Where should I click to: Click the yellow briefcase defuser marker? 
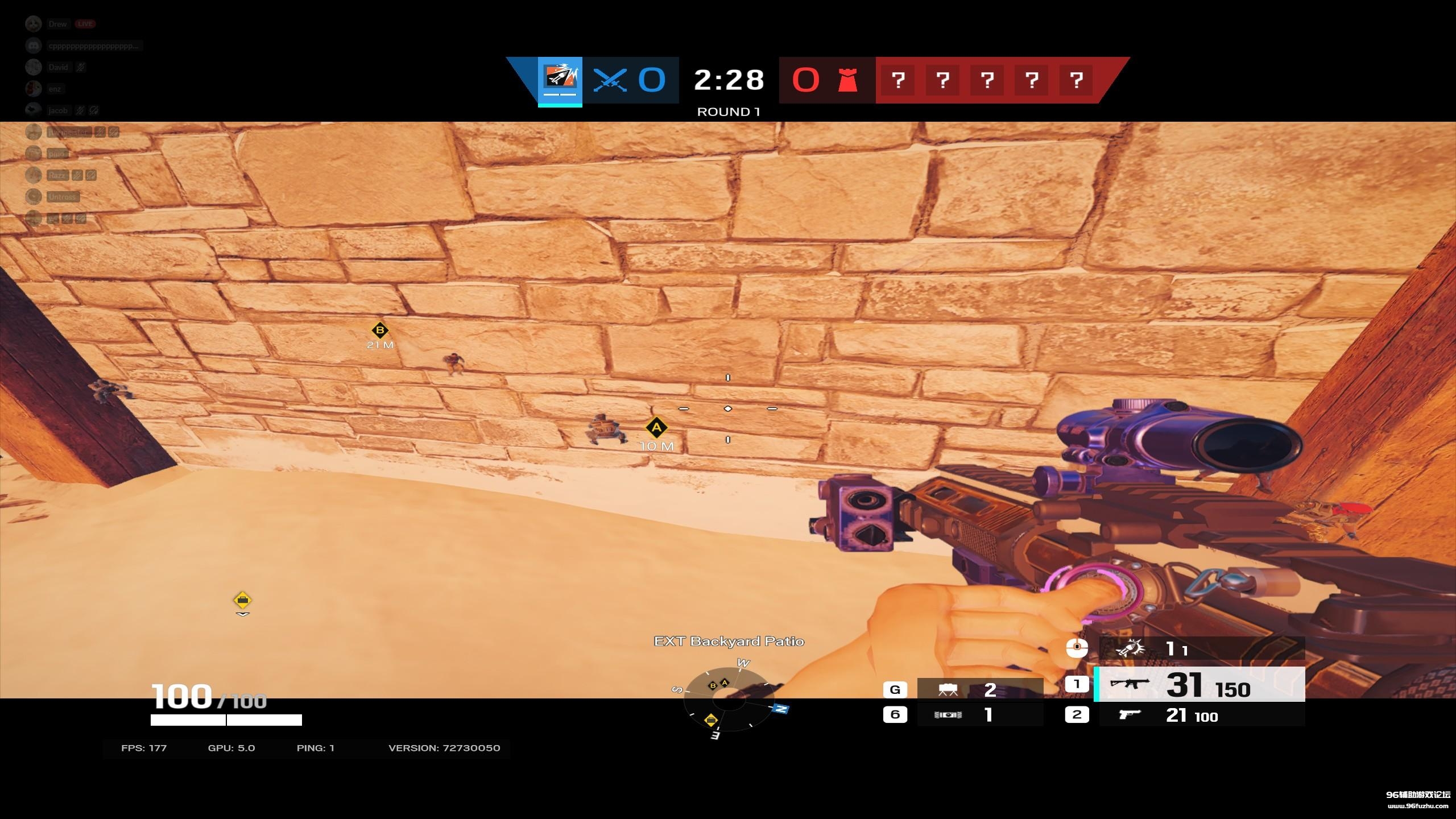pyautogui.click(x=242, y=600)
